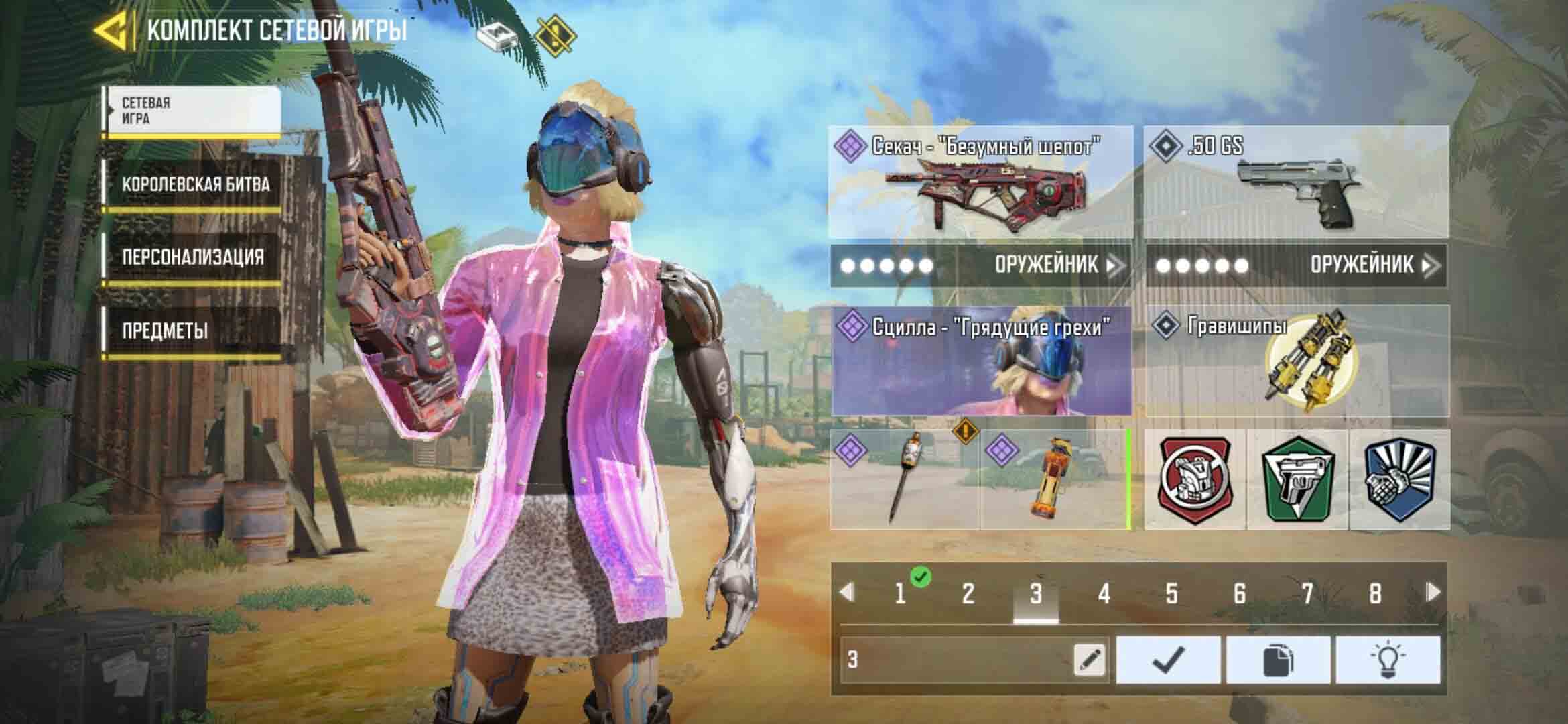Copy the loadout with the duplicate button

click(1278, 660)
